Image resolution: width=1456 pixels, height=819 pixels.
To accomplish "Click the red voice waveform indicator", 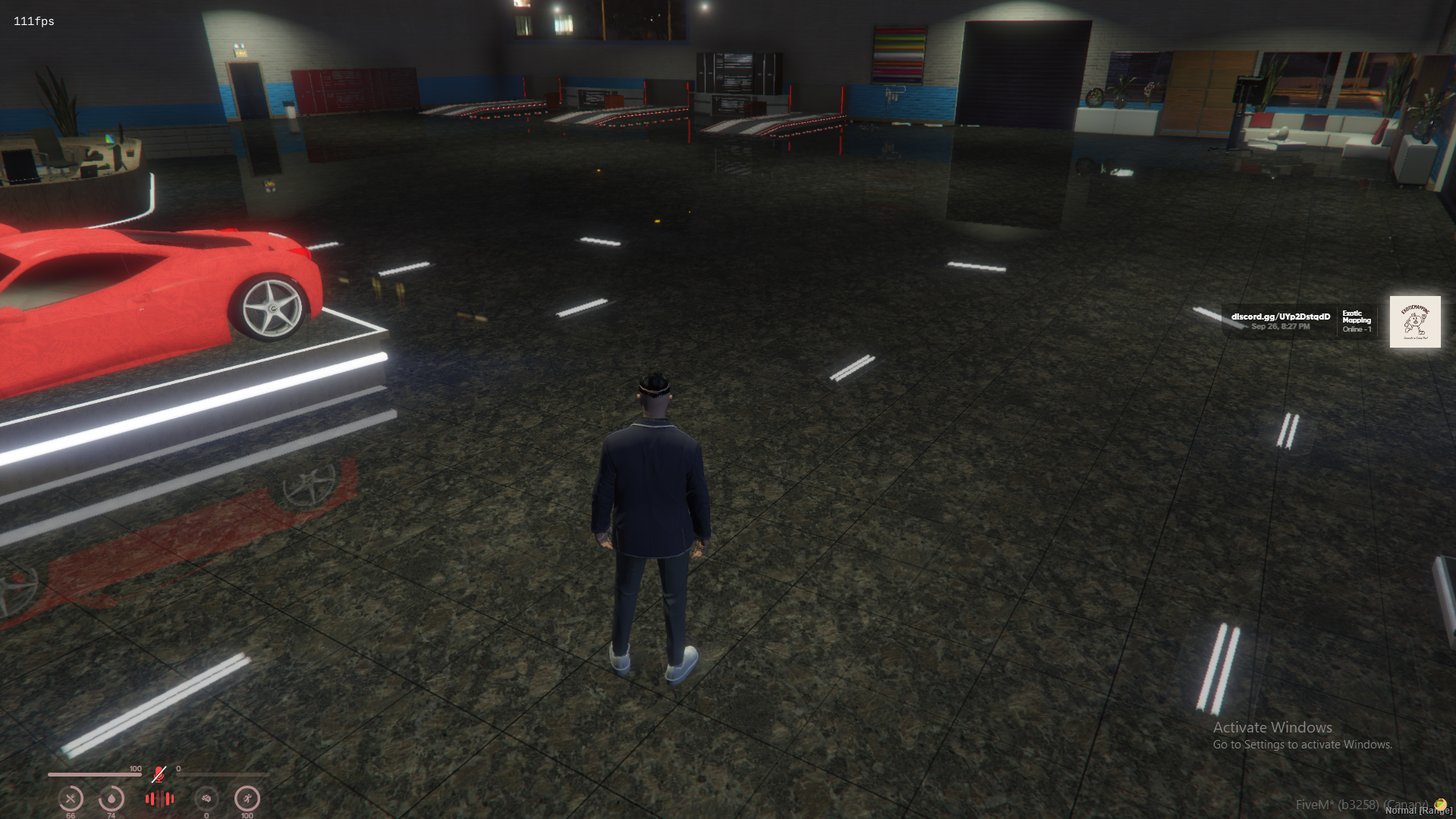I will coord(159,799).
